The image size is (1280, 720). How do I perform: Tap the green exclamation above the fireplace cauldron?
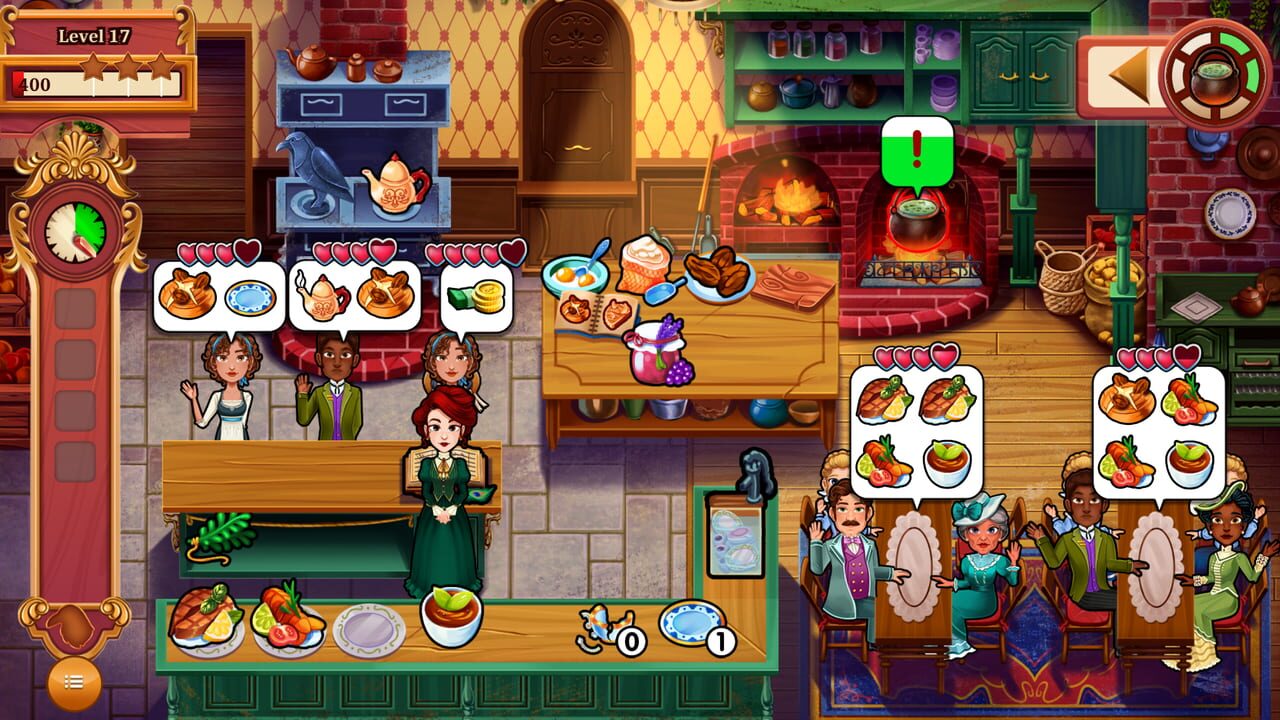coord(916,144)
